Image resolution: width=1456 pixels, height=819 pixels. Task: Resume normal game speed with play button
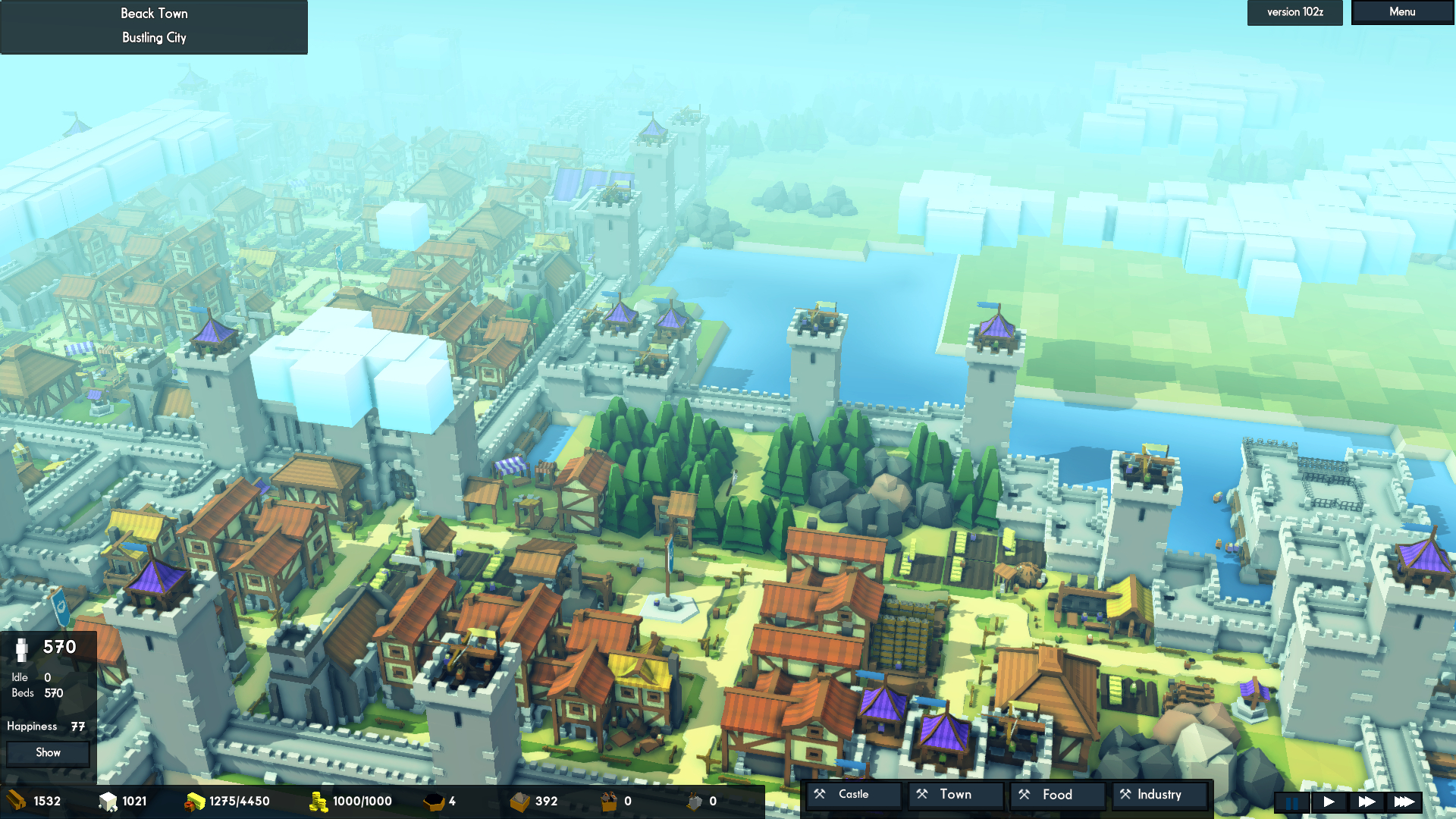[1329, 802]
